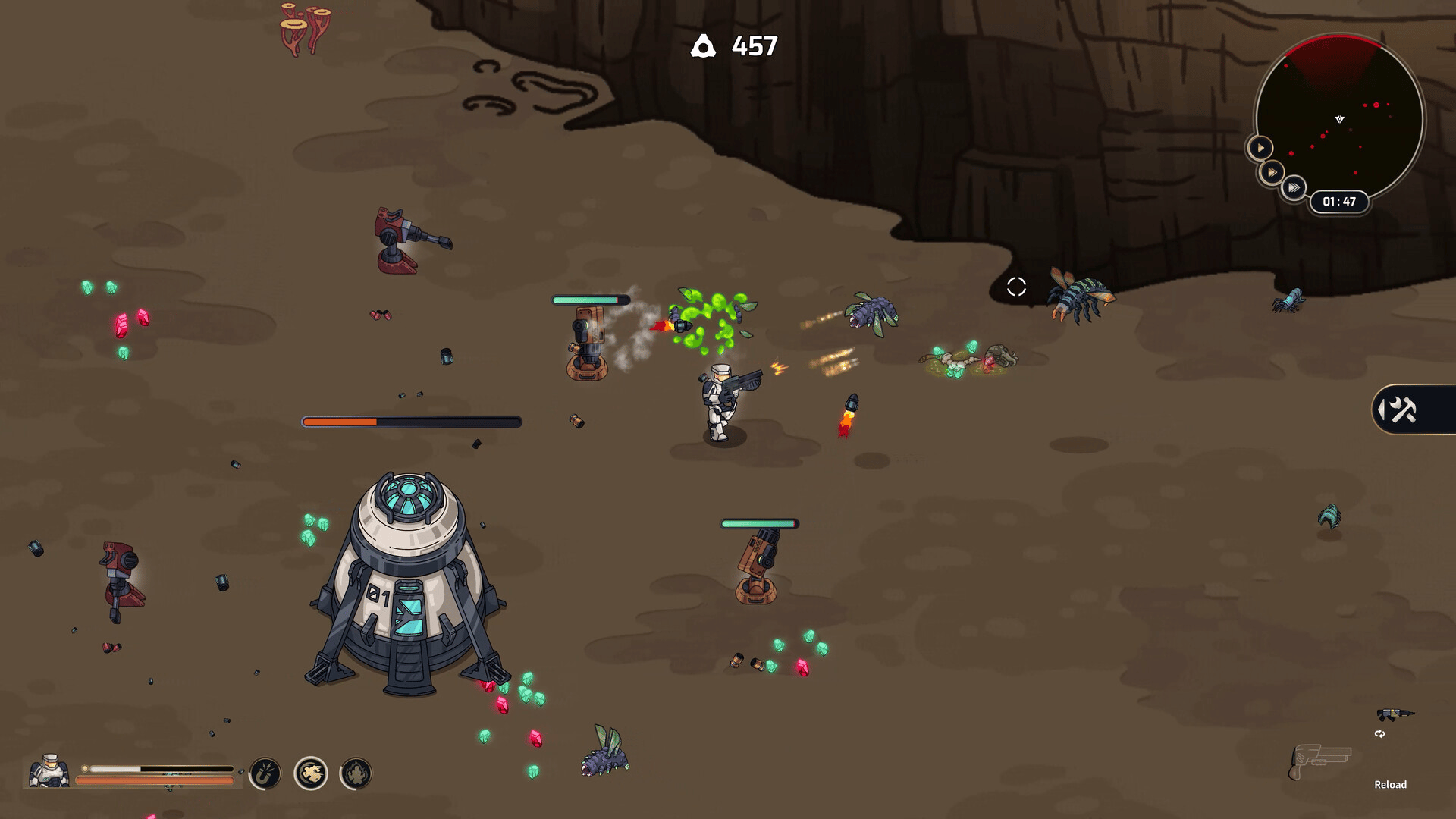Set game speed to triple fast-forward
This screenshot has height=819, width=1456.
coord(1294,187)
